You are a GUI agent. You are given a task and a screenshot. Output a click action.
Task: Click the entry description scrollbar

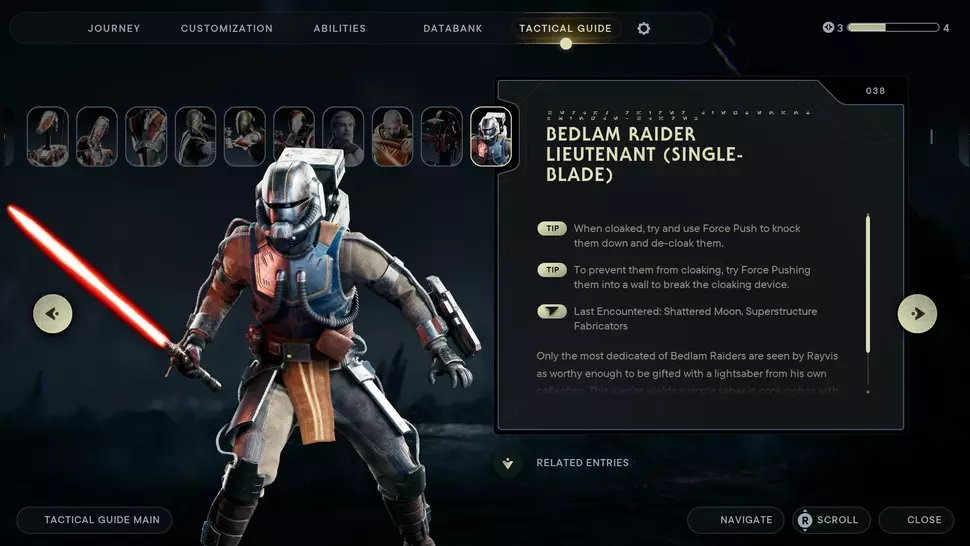(867, 283)
